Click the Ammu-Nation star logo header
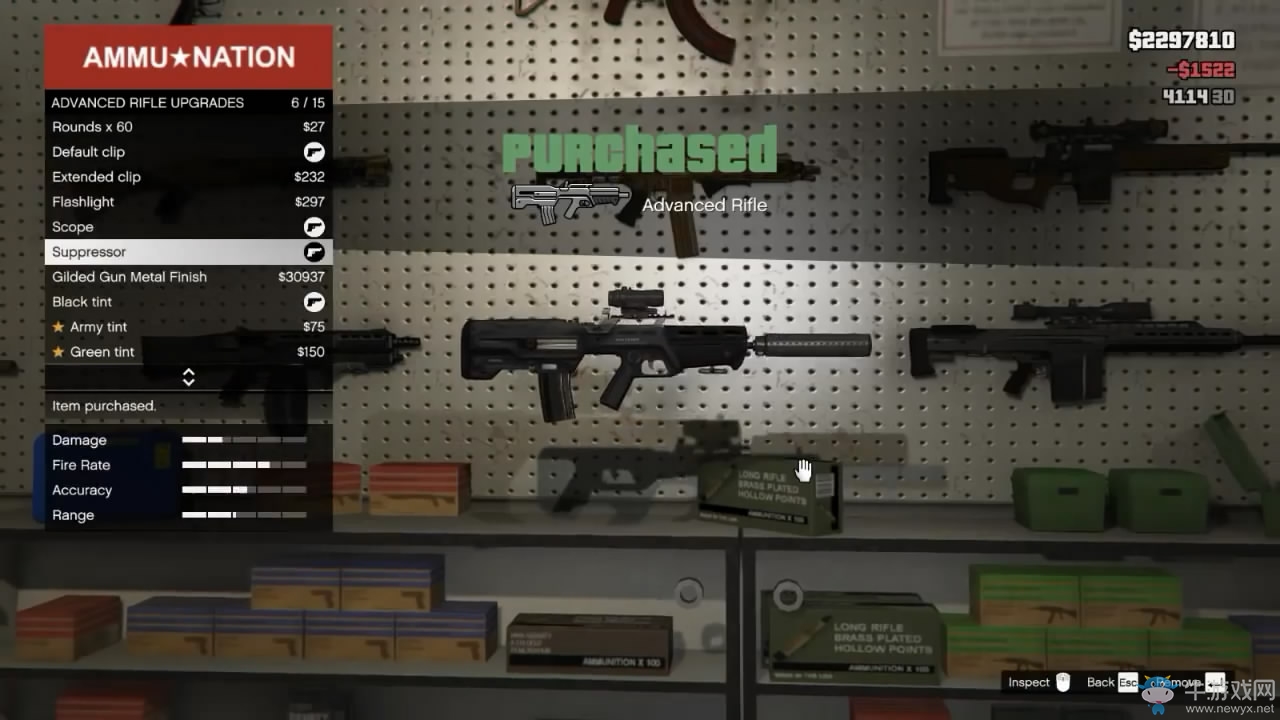The image size is (1280, 720). point(188,57)
